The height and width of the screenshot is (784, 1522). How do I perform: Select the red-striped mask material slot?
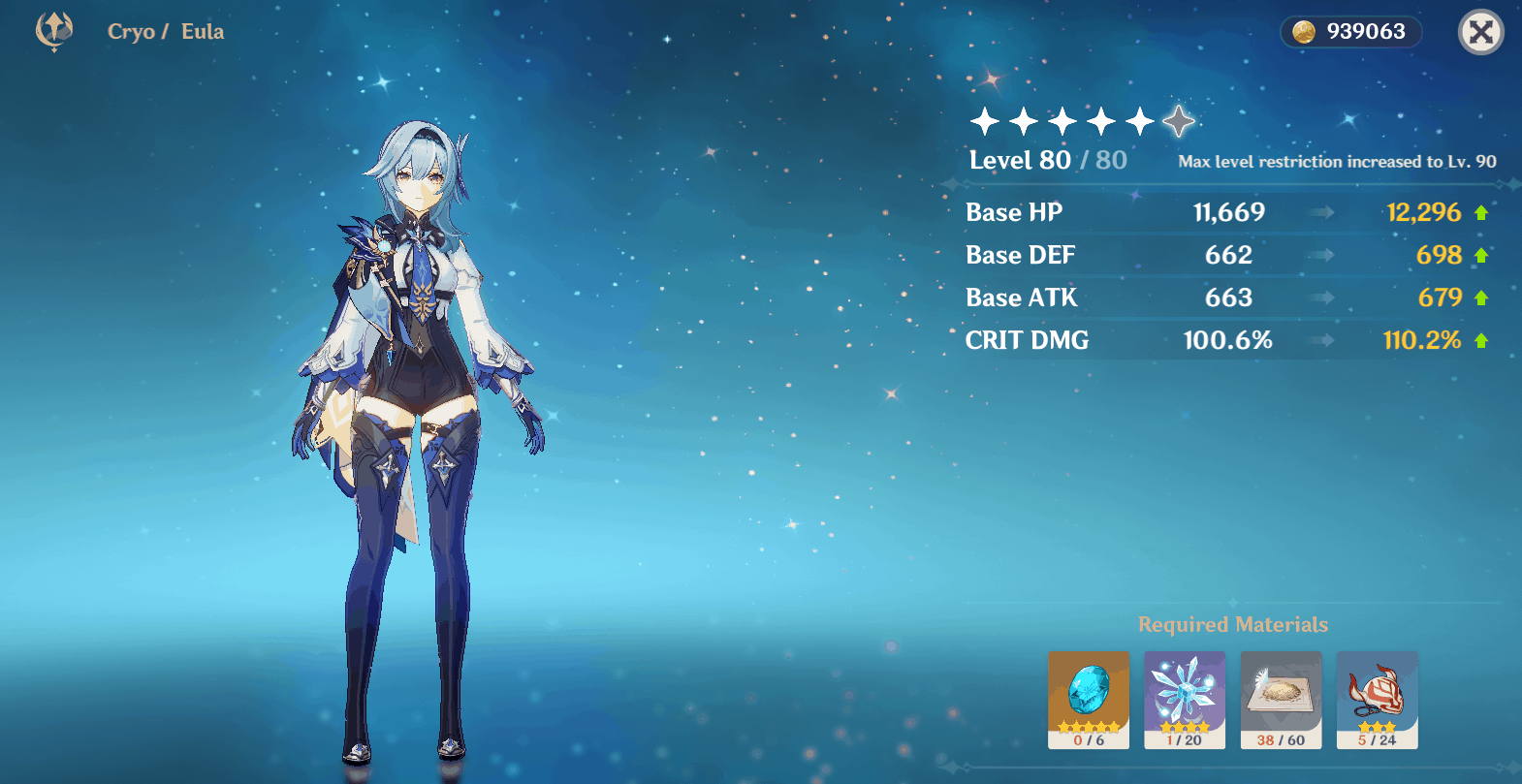(1377, 699)
